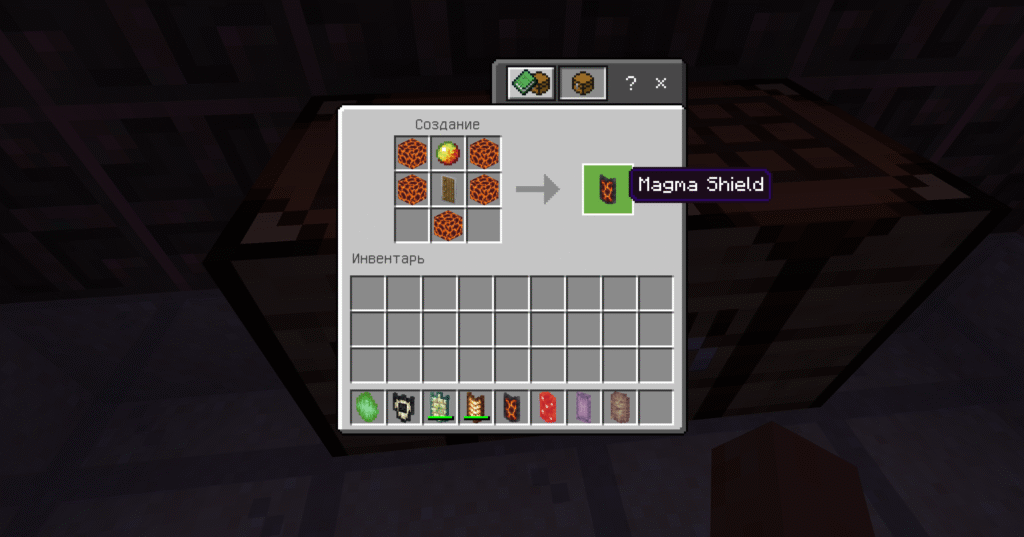Close the crafting window
Image resolution: width=1024 pixels, height=537 pixels.
pos(660,84)
